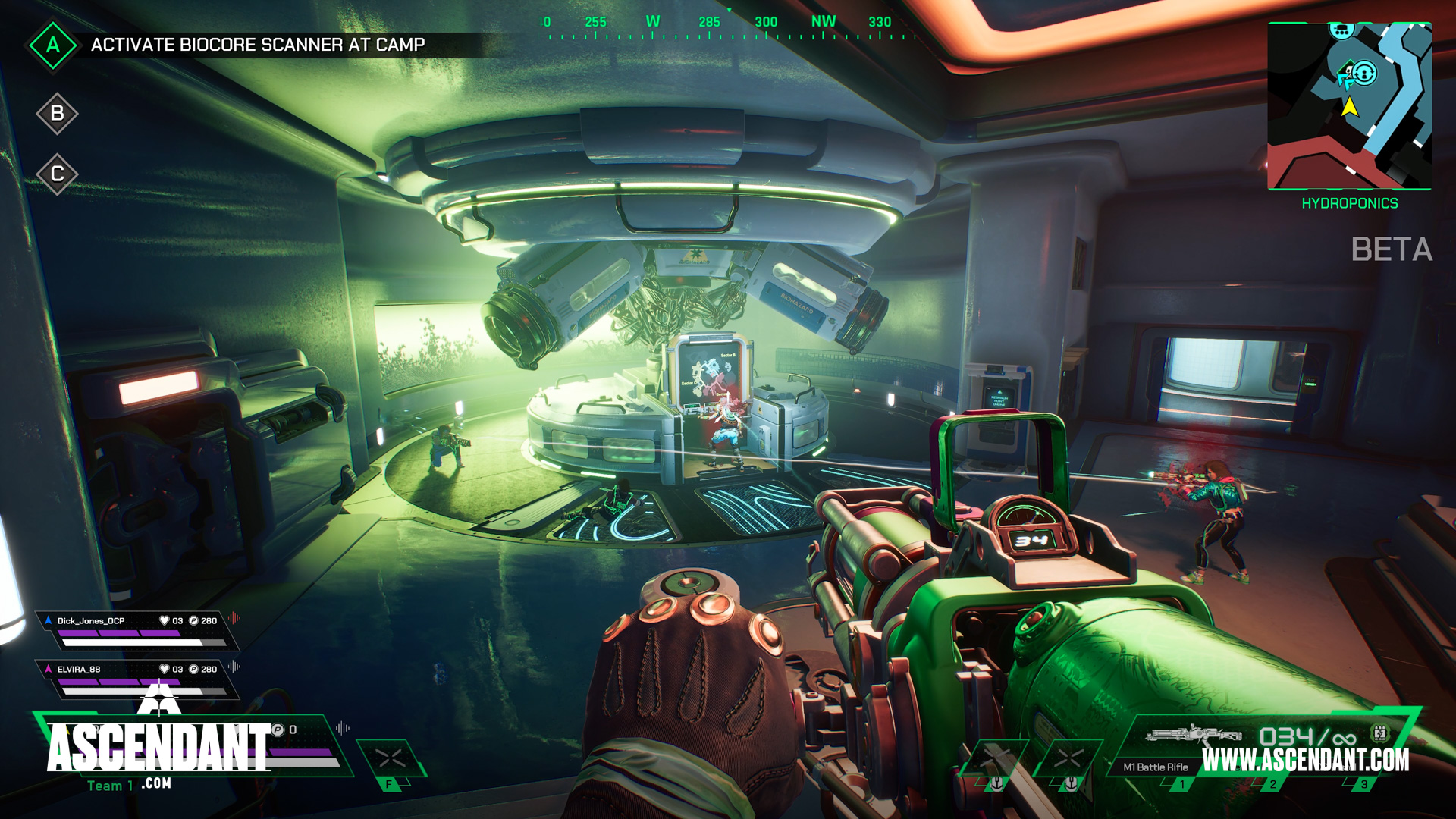The image size is (1456, 819).
Task: Select the objective B diamond marker
Action: (x=57, y=114)
